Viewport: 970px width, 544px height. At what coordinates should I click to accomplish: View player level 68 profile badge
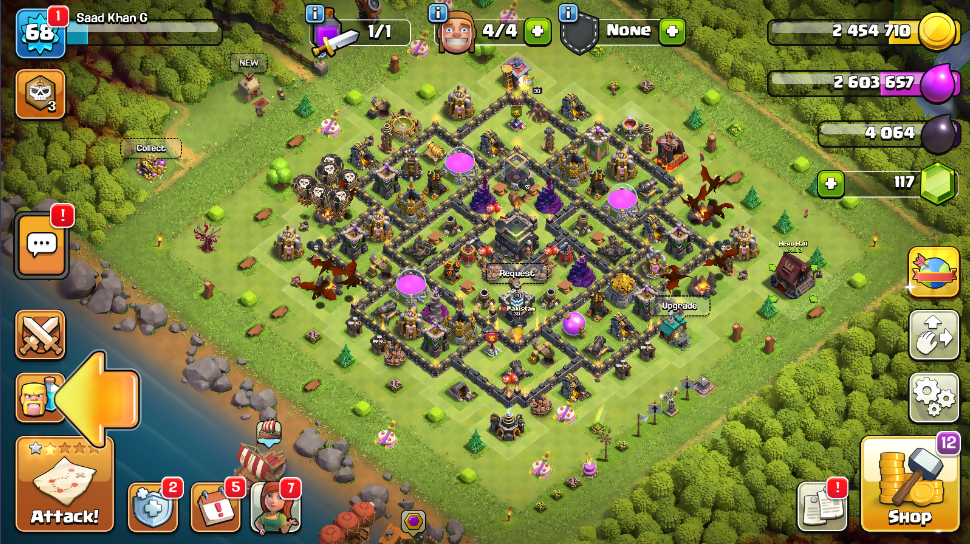[x=40, y=32]
